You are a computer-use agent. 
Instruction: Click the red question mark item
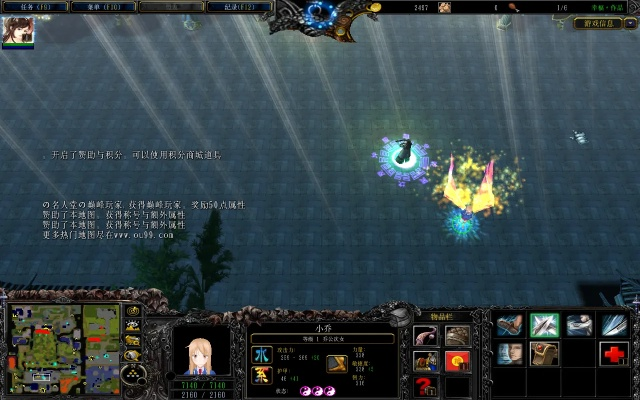(427, 386)
